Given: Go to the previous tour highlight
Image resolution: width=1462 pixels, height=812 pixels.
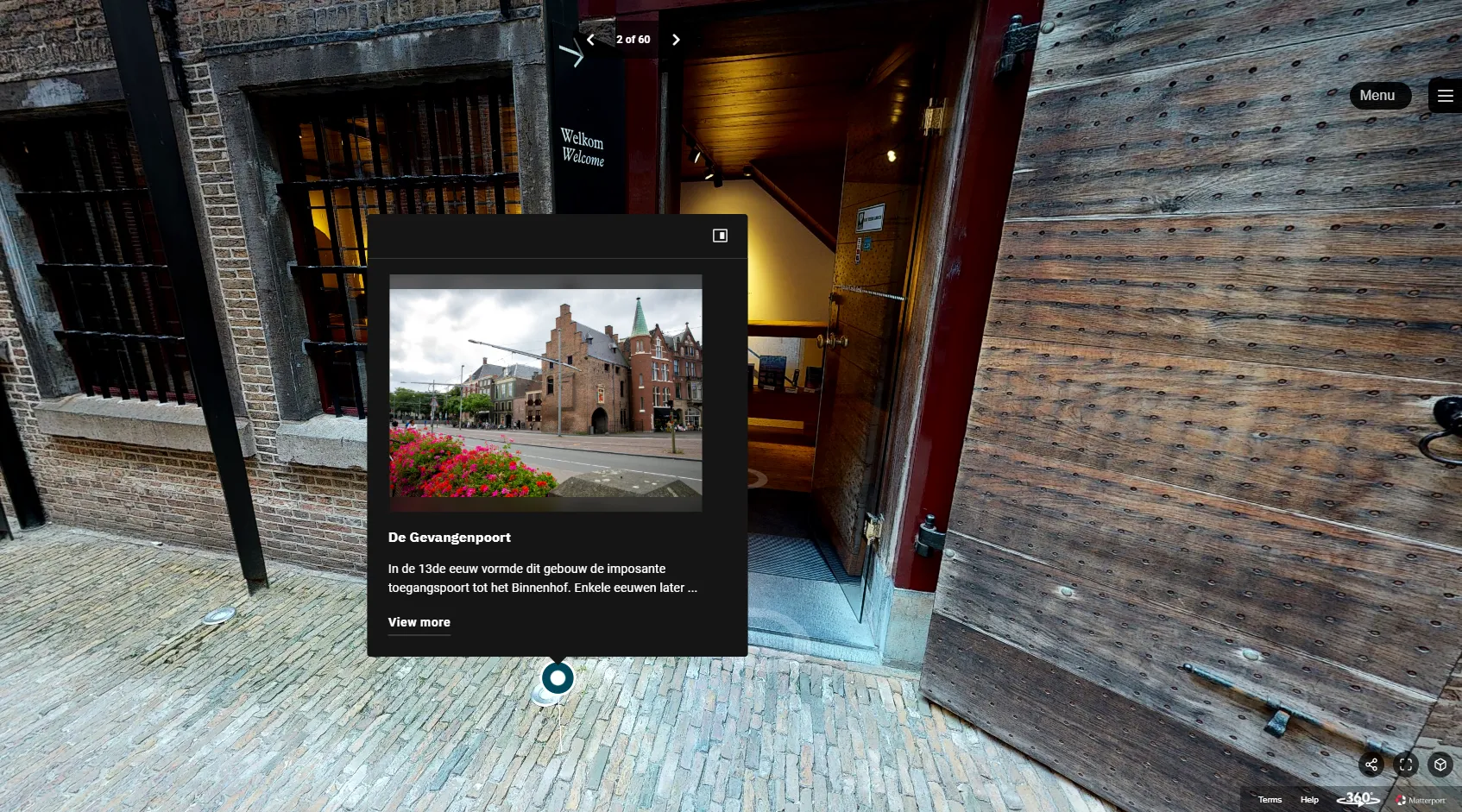Looking at the screenshot, I should 591,40.
